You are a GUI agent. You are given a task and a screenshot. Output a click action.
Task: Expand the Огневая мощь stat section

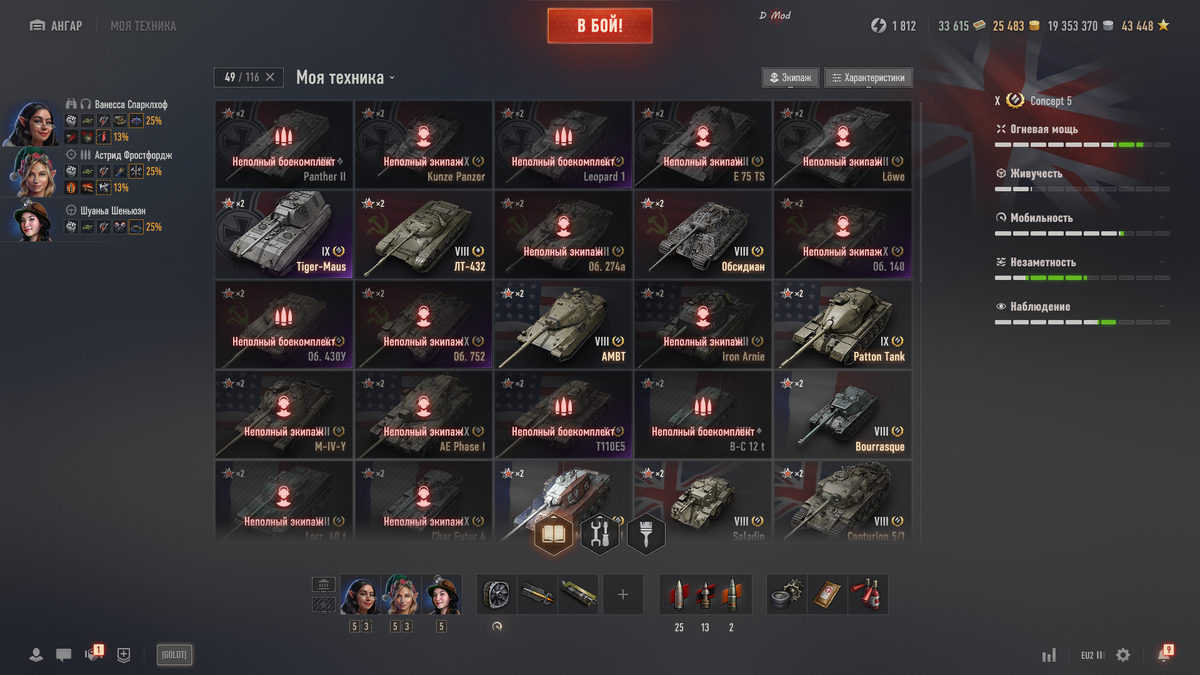coord(1080,129)
